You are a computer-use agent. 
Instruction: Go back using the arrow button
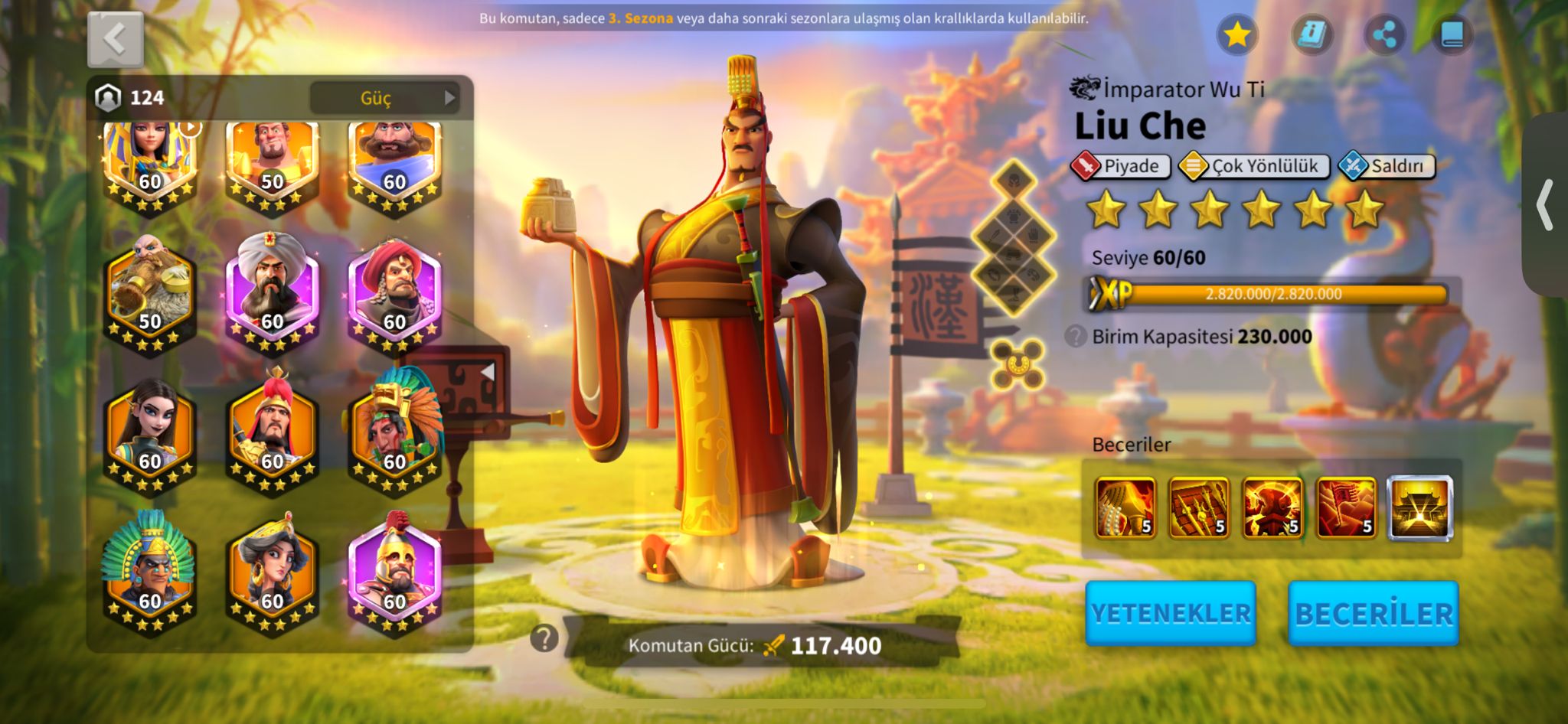116,39
